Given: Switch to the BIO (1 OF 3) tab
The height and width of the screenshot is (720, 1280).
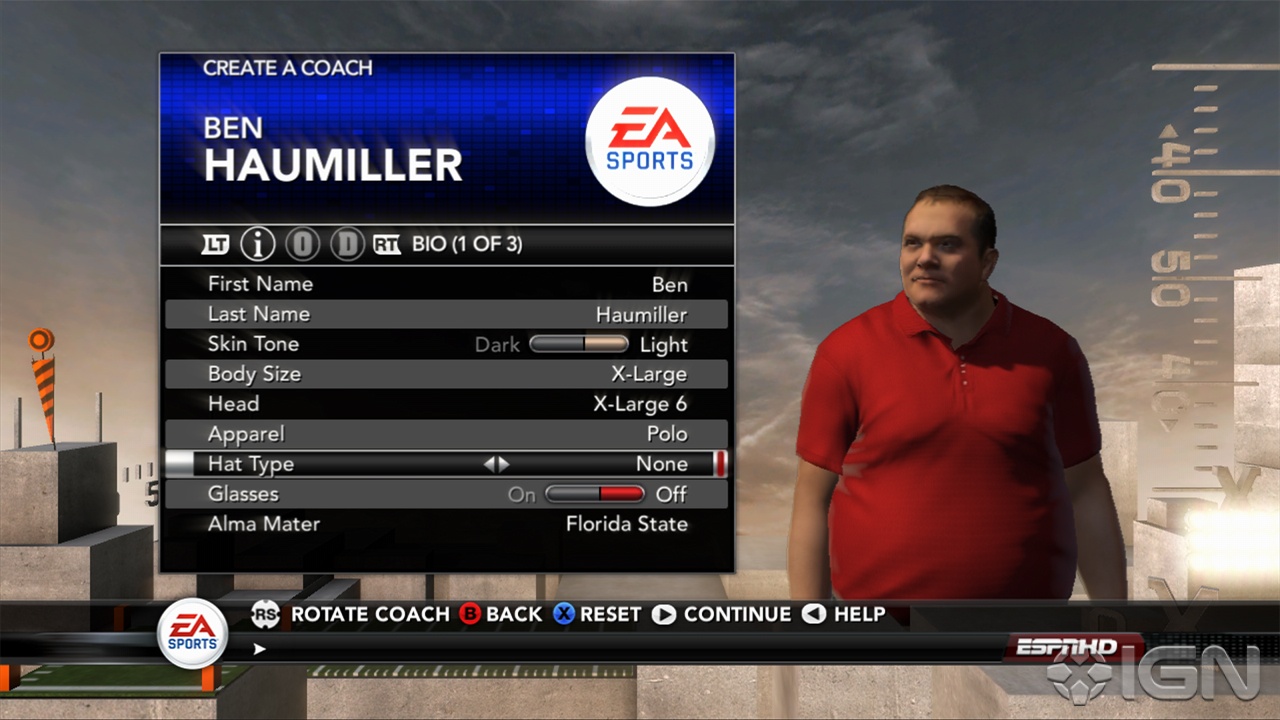Looking at the screenshot, I should pos(466,243).
